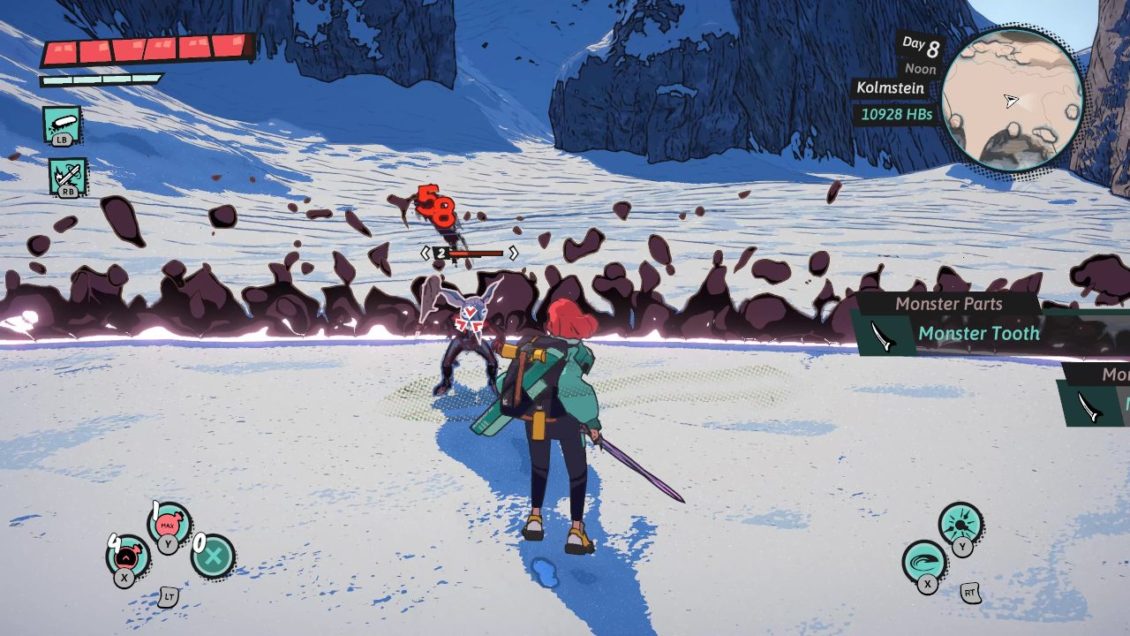
Task: Activate the burst explosion skill icon
Action: 960,523
